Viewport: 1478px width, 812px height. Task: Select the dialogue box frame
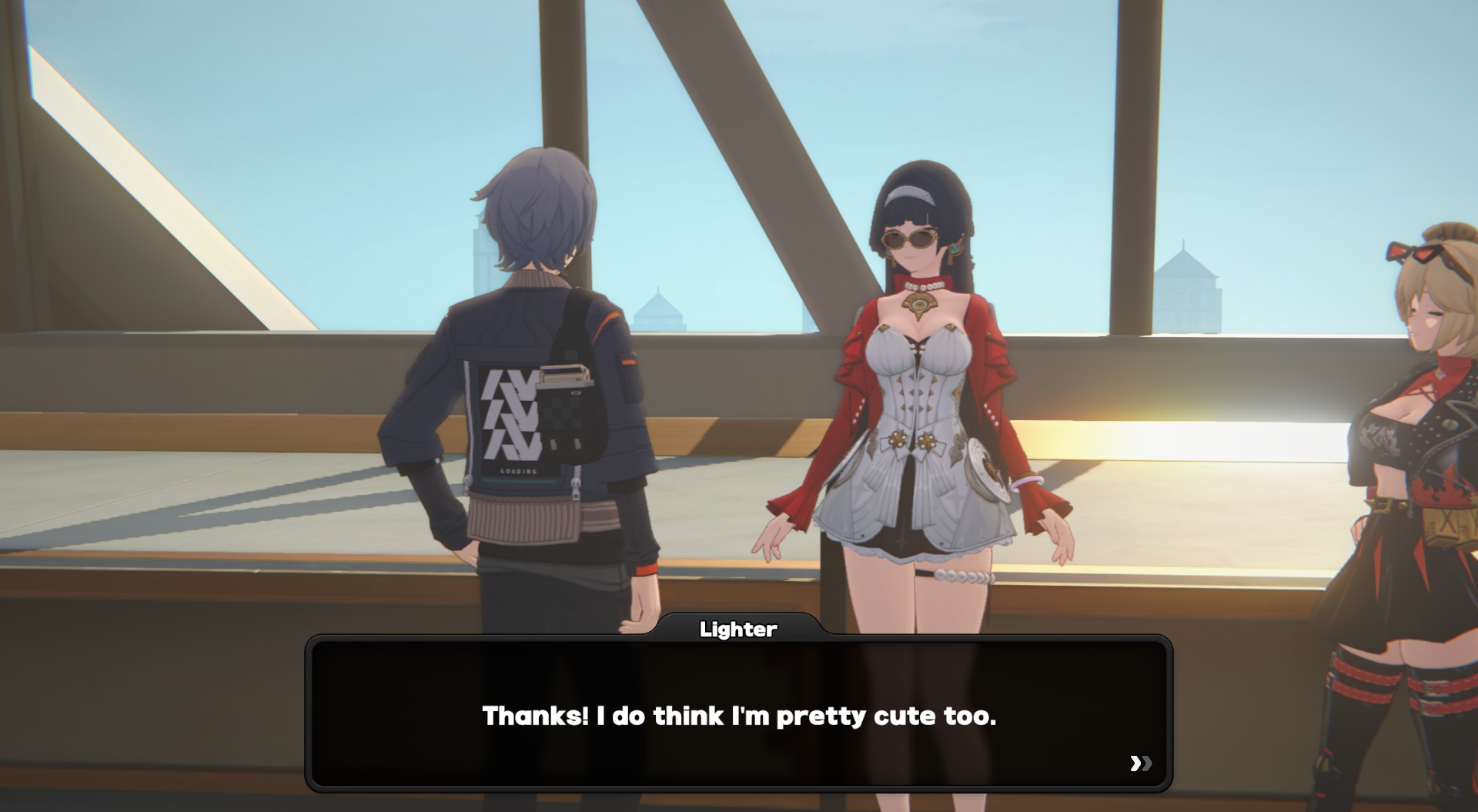[739, 708]
